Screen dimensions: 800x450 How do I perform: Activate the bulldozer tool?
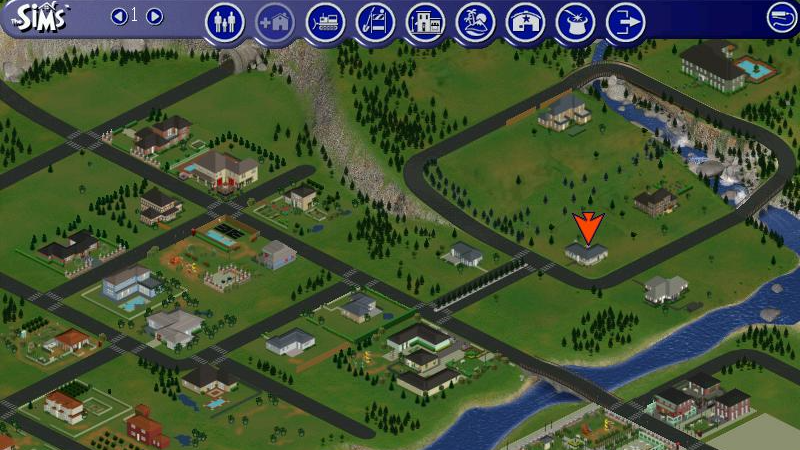click(325, 22)
